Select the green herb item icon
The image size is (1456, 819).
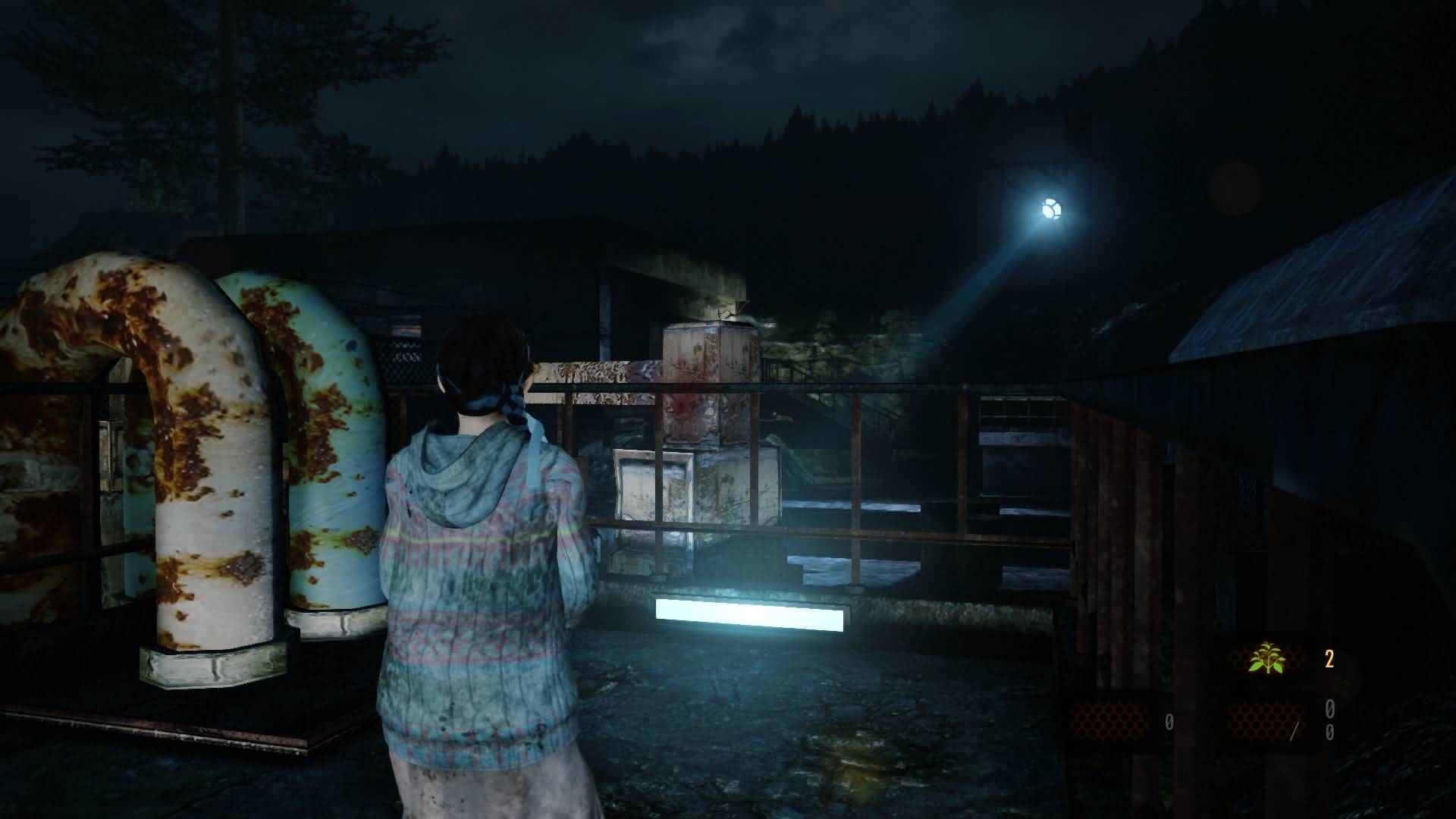click(1267, 658)
